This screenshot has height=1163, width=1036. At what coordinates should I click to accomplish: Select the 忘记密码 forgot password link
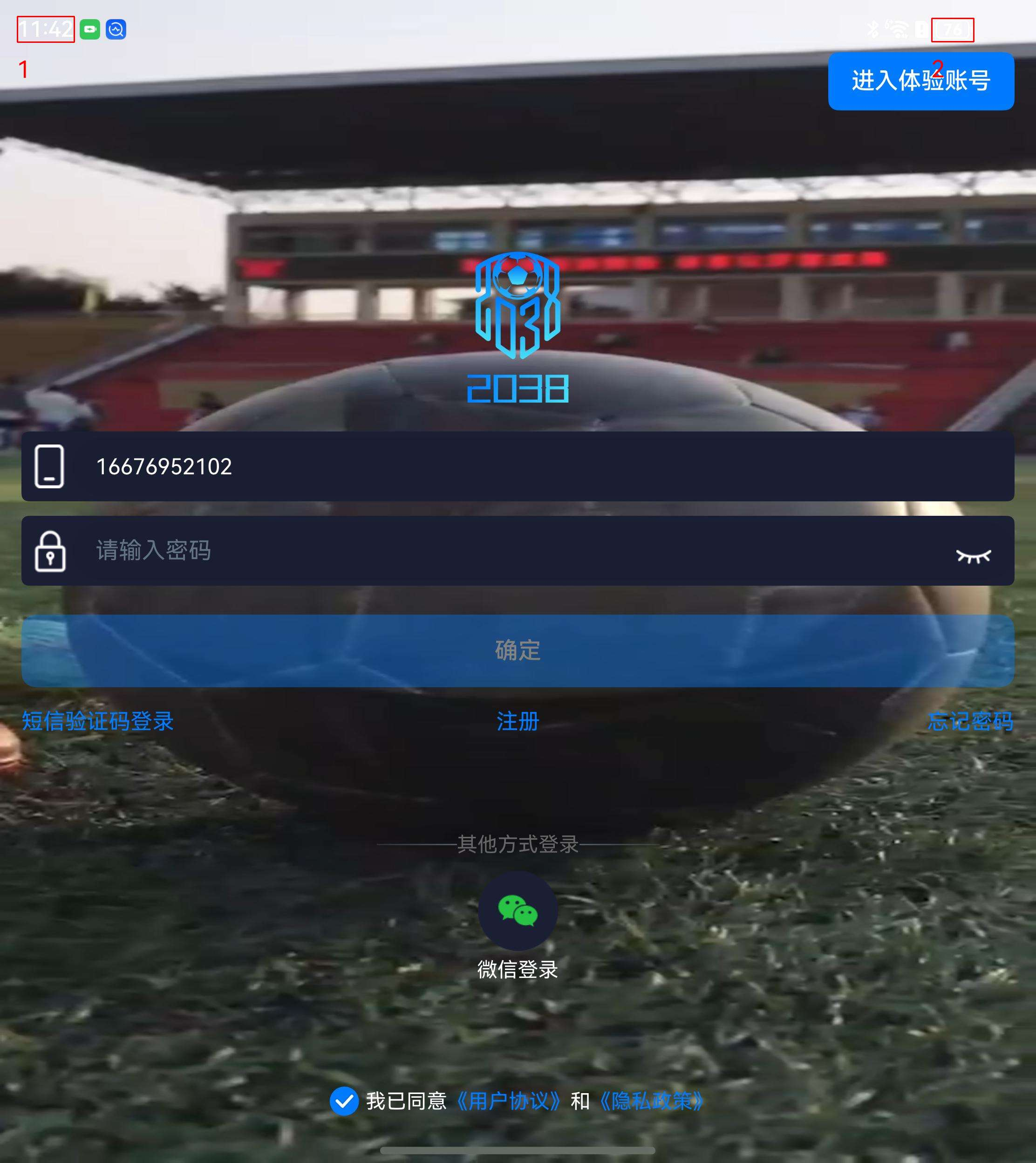pos(969,721)
